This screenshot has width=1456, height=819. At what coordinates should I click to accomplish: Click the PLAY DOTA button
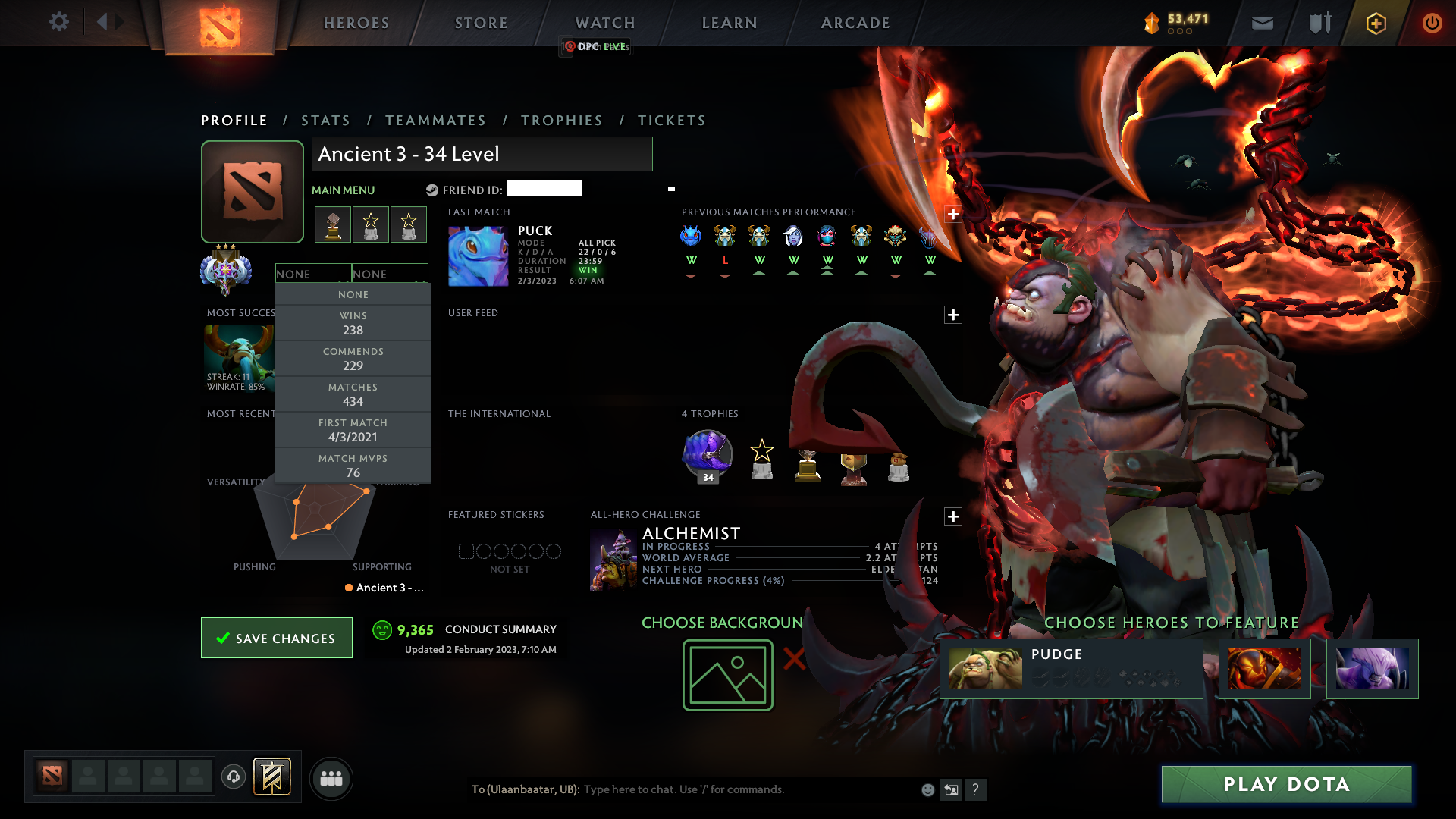click(x=1285, y=784)
